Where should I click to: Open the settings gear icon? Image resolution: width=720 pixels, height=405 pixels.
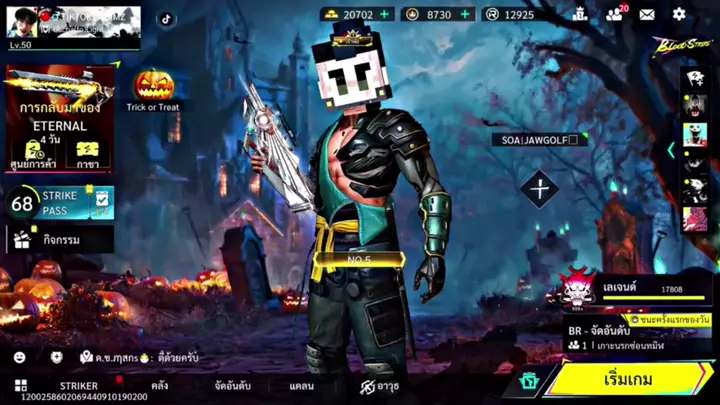[679, 14]
